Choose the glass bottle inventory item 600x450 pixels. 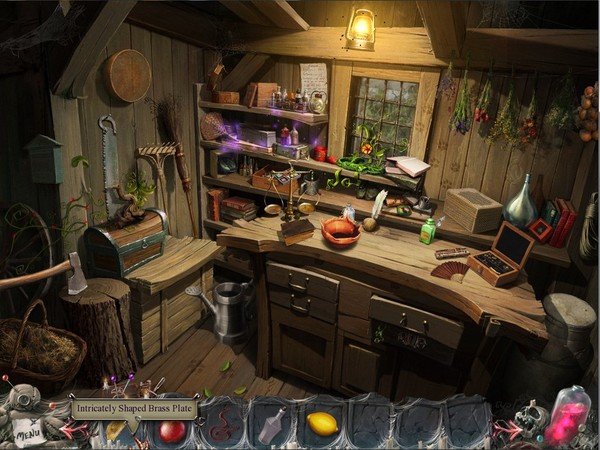coord(271,427)
